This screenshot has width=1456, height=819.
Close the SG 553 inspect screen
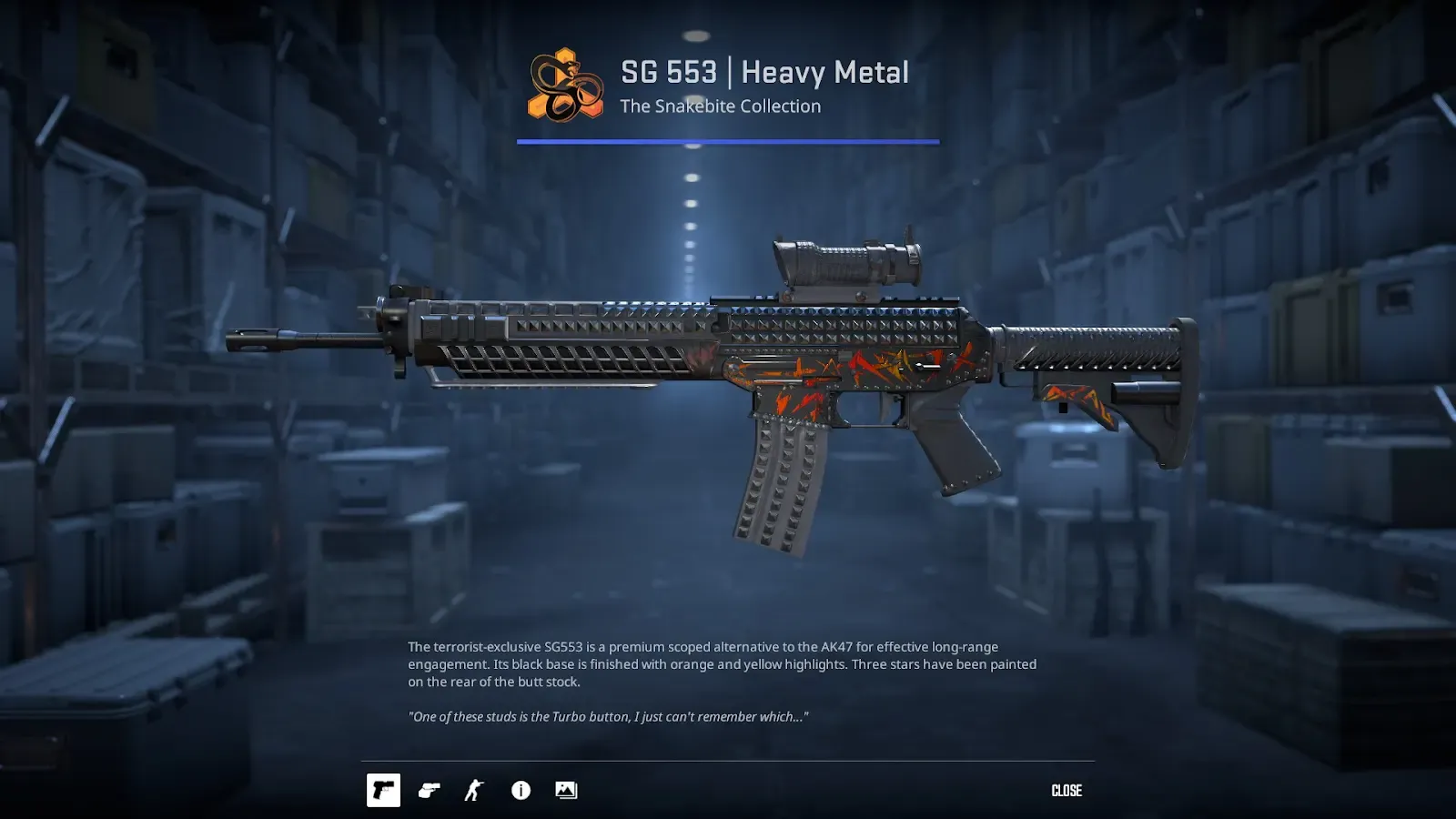coord(1067,791)
